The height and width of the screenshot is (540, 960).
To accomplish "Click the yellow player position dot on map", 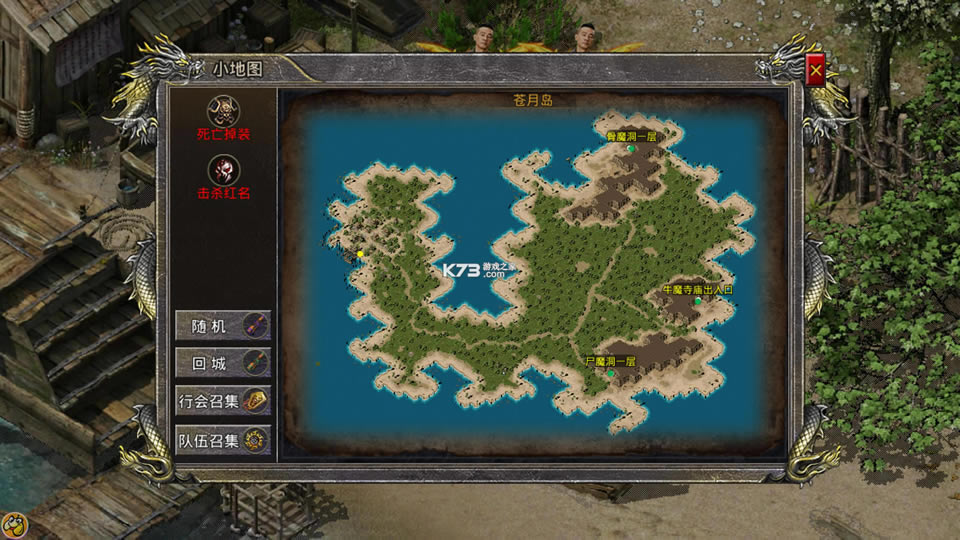I will pyautogui.click(x=360, y=254).
